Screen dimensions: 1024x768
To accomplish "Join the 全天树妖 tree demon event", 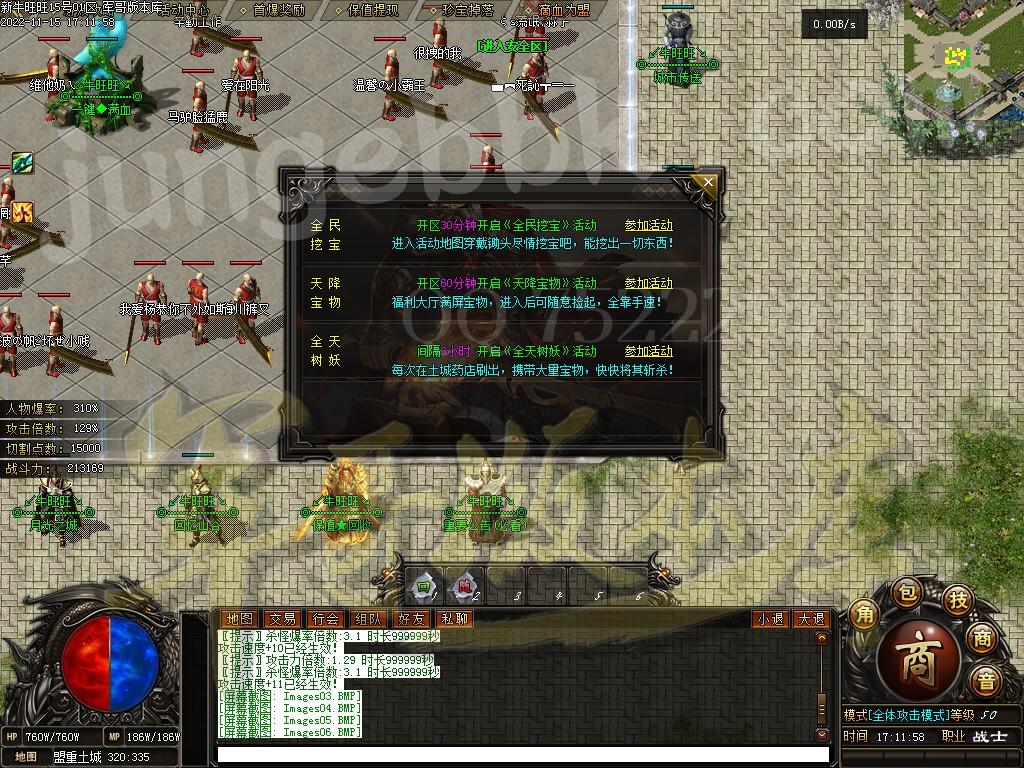I will 648,351.
